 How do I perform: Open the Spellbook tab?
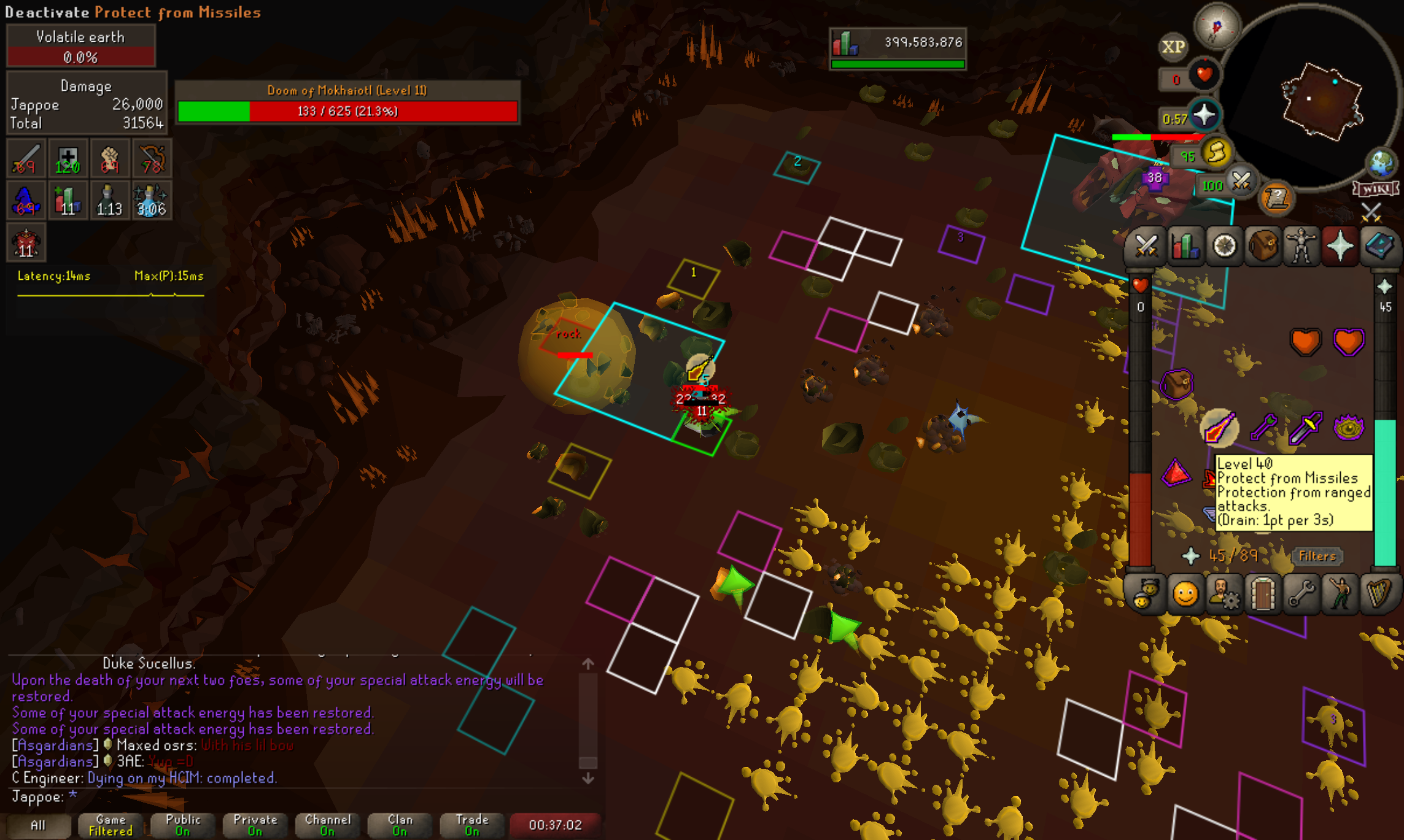pos(1379,247)
